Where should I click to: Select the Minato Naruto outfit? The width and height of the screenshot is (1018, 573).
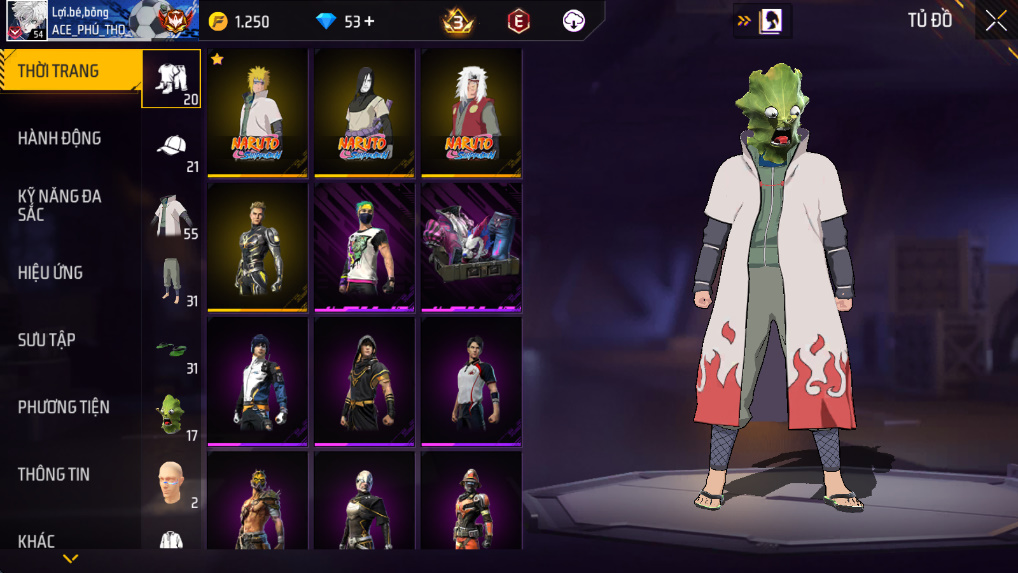coord(258,112)
